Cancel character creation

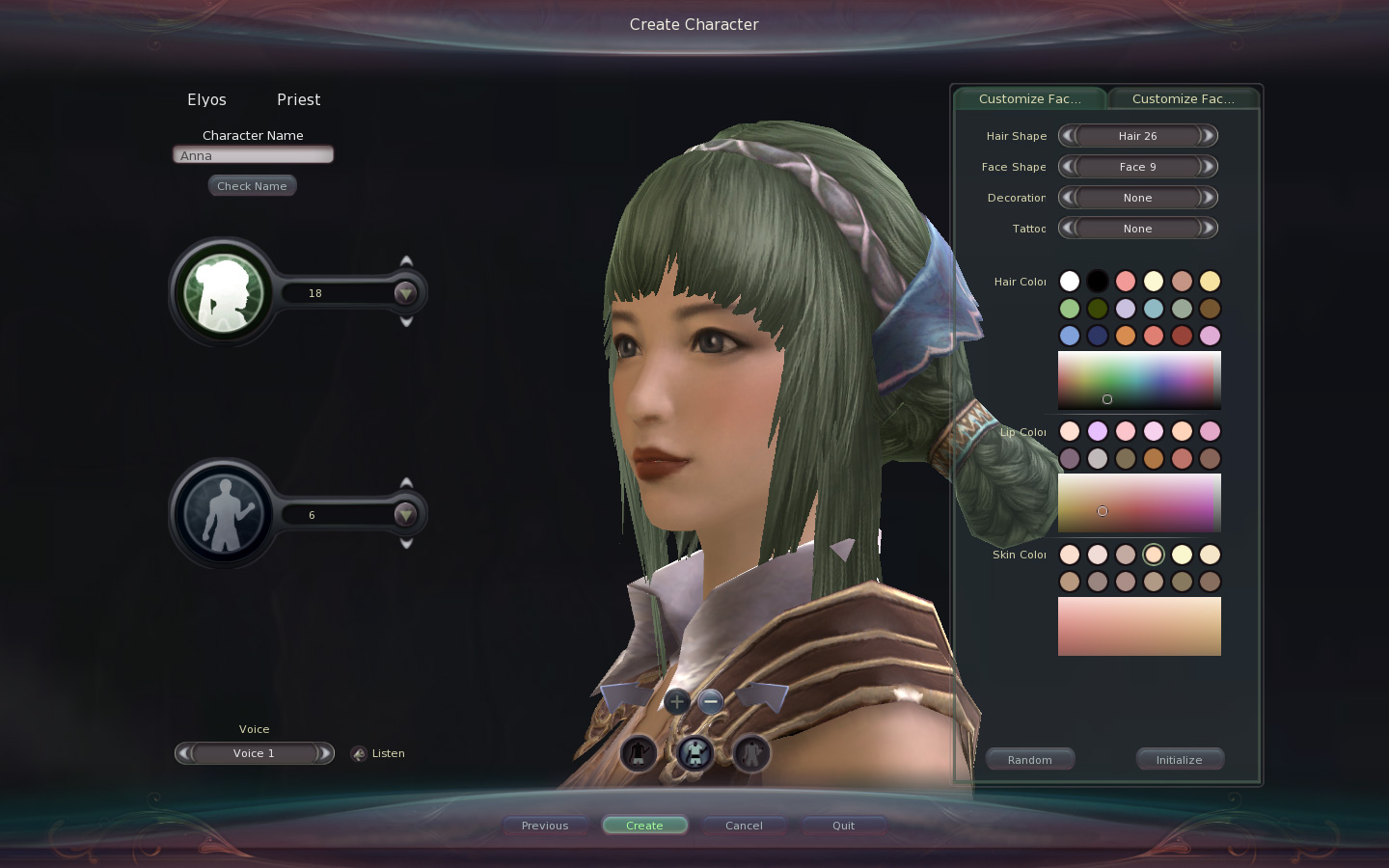[x=744, y=826]
